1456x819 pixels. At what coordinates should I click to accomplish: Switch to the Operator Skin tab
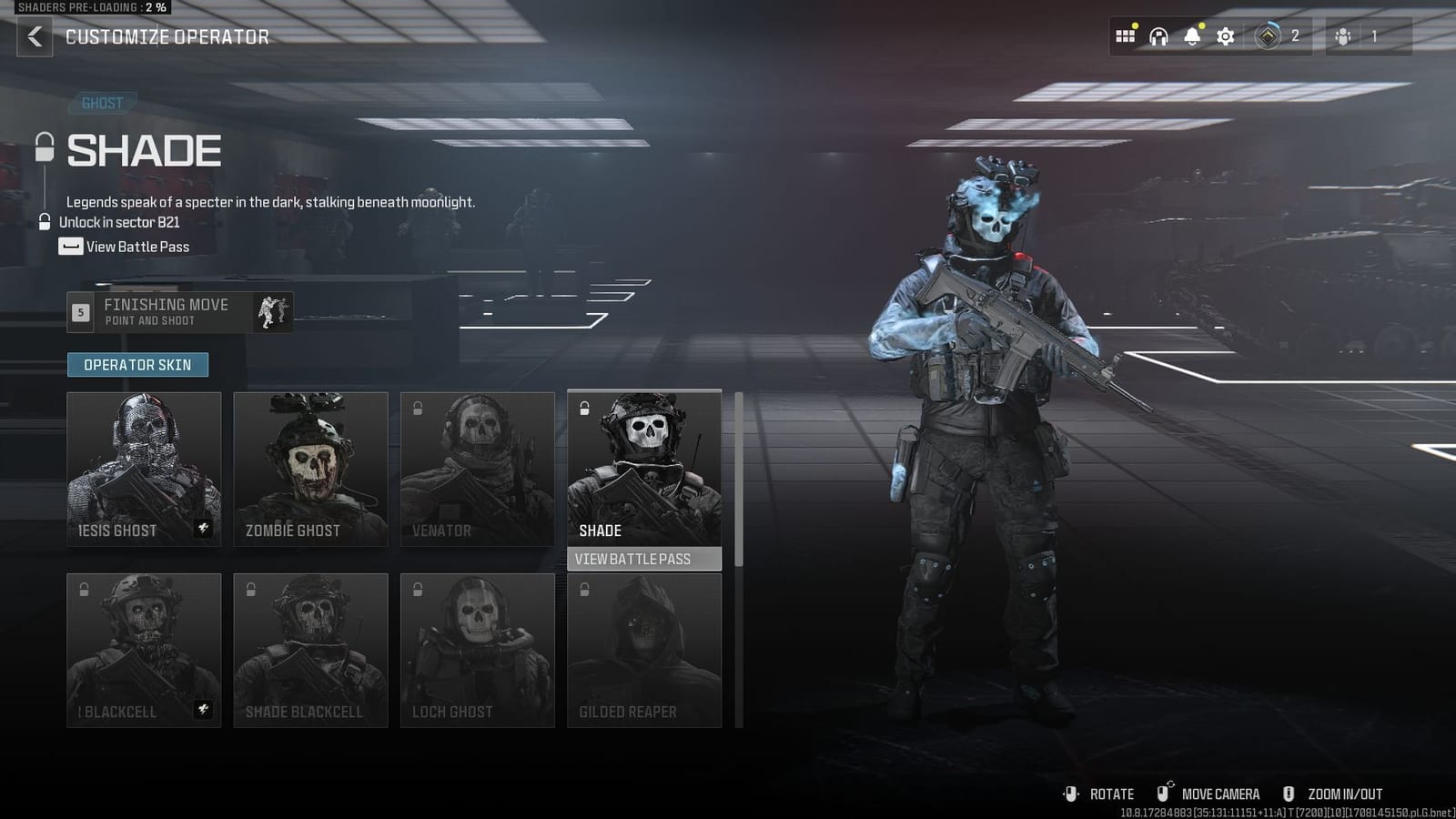[x=137, y=364]
